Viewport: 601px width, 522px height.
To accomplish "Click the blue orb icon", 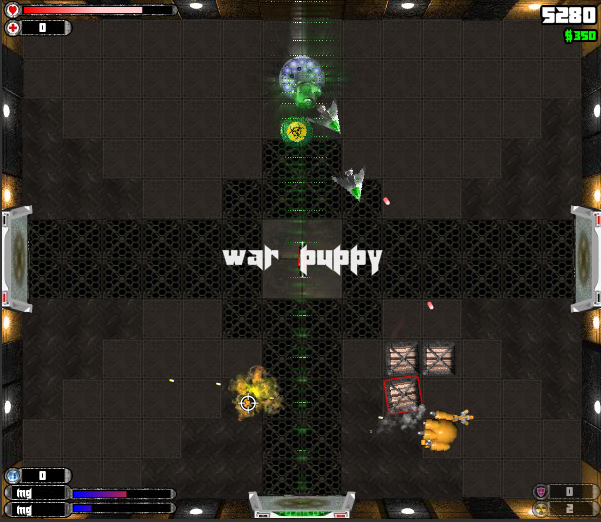I will click(x=13, y=476).
